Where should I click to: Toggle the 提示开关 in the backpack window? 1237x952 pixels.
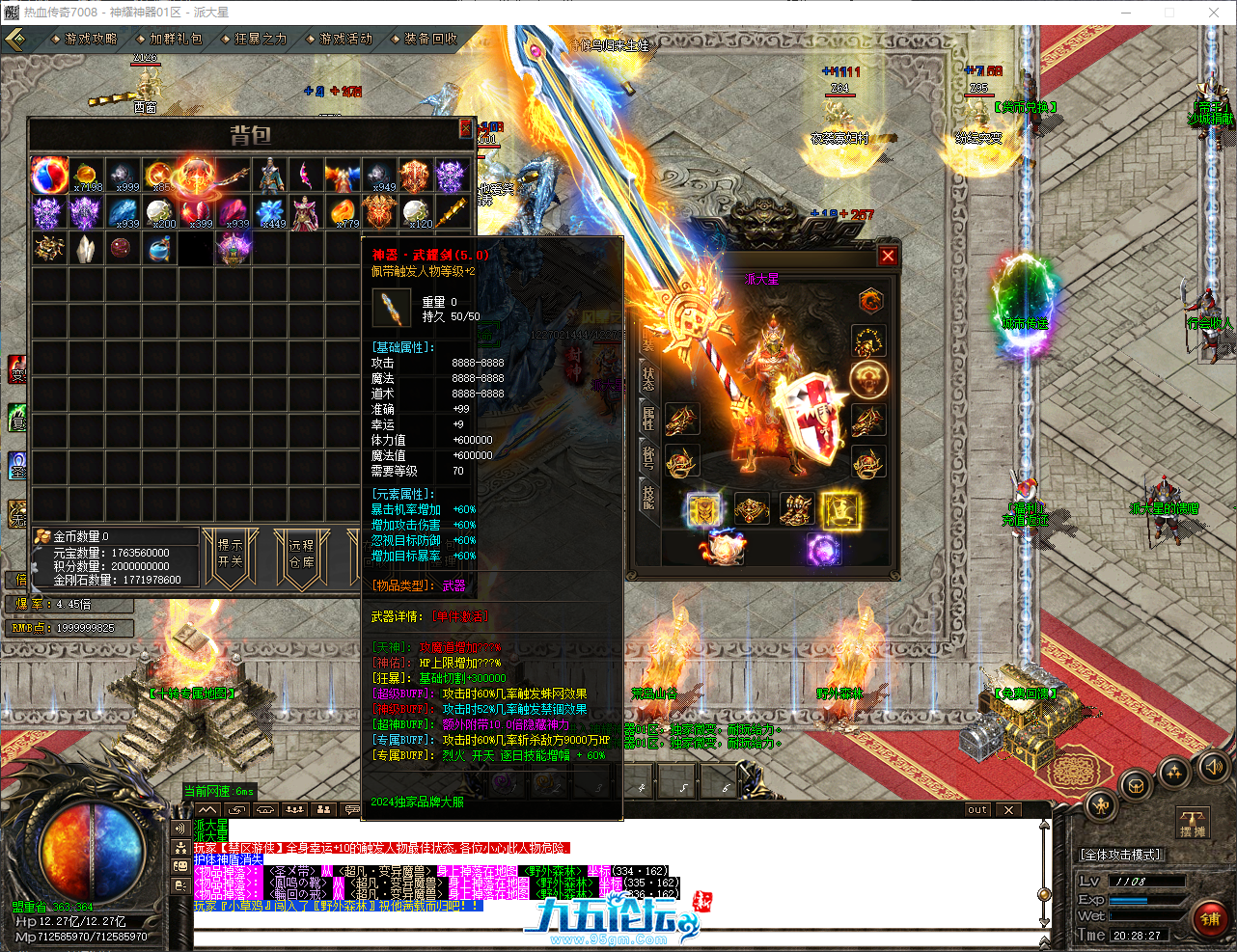(229, 555)
